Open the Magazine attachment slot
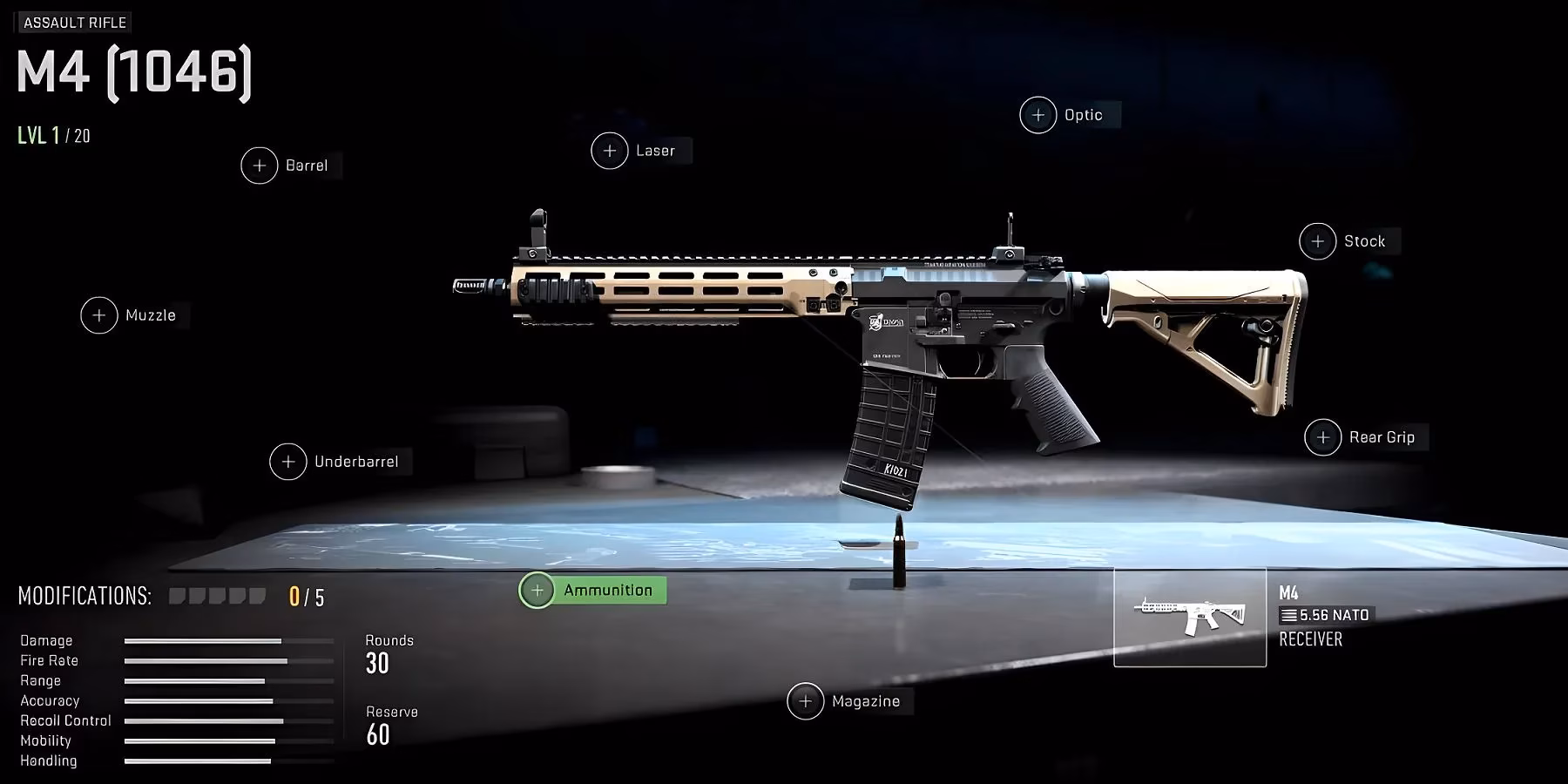The width and height of the screenshot is (1568, 784). (x=806, y=700)
